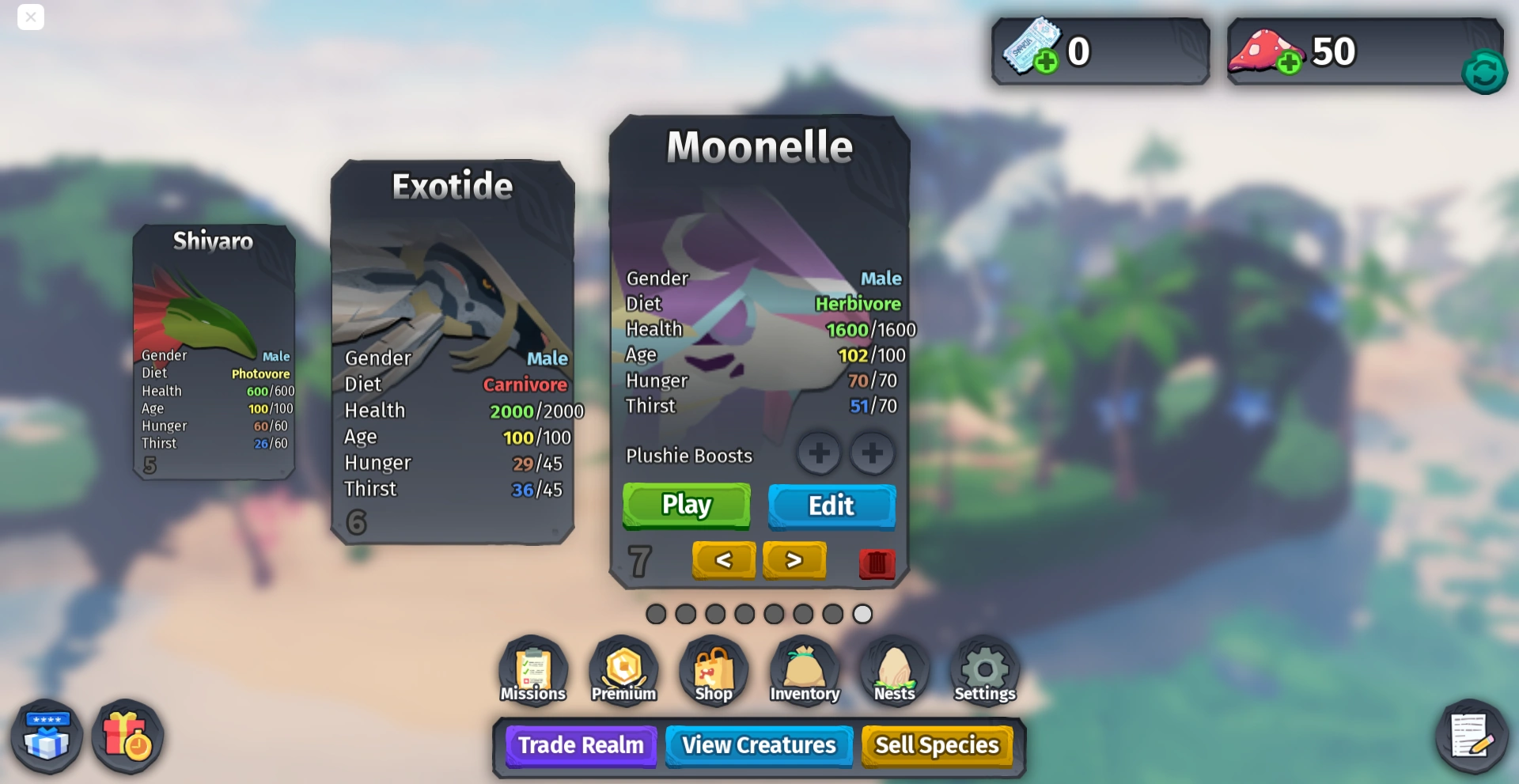The width and height of the screenshot is (1519, 784).
Task: Open the Shop bag
Action: pyautogui.click(x=713, y=669)
